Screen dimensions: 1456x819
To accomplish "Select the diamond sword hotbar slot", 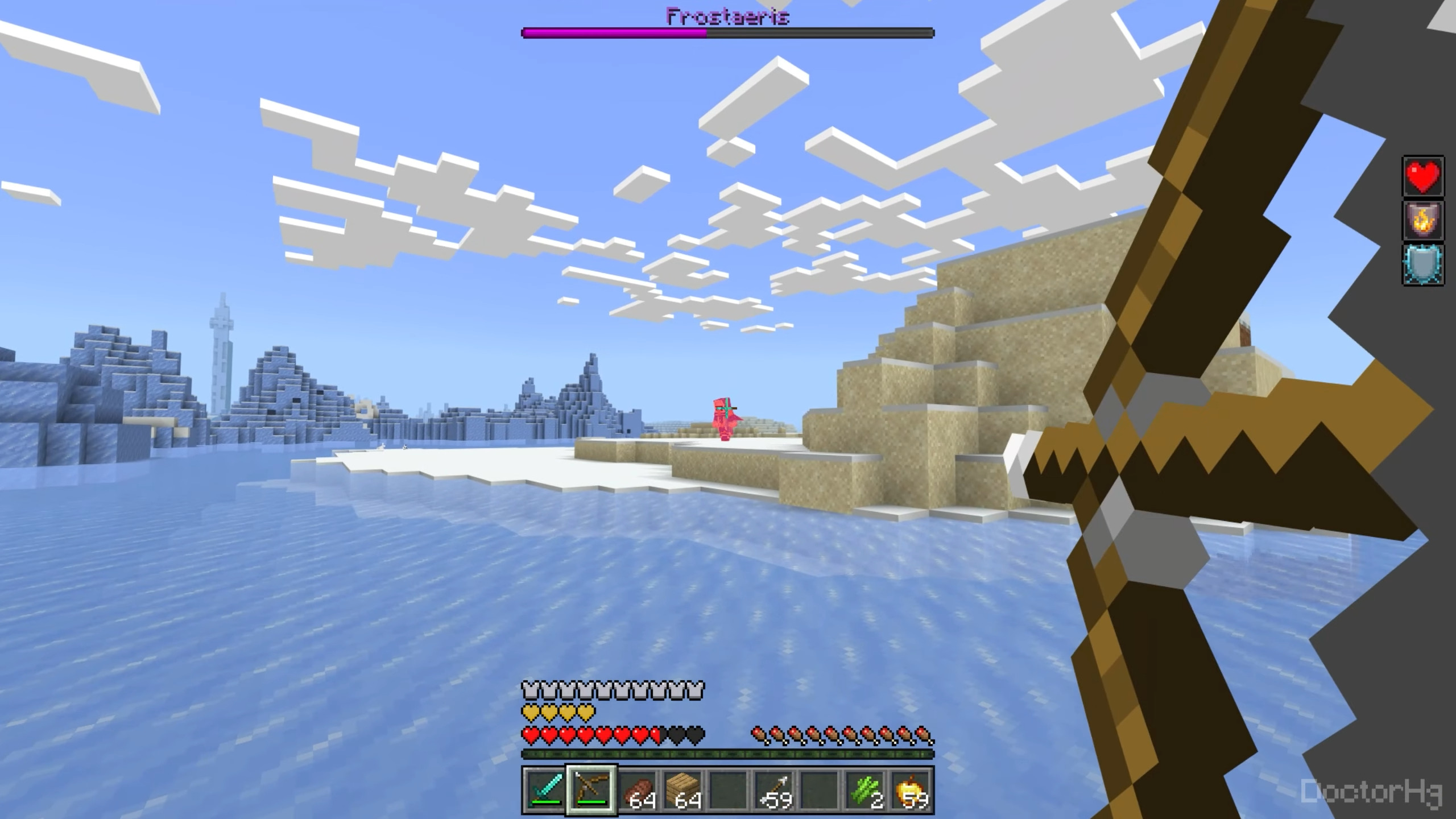I will tap(545, 791).
